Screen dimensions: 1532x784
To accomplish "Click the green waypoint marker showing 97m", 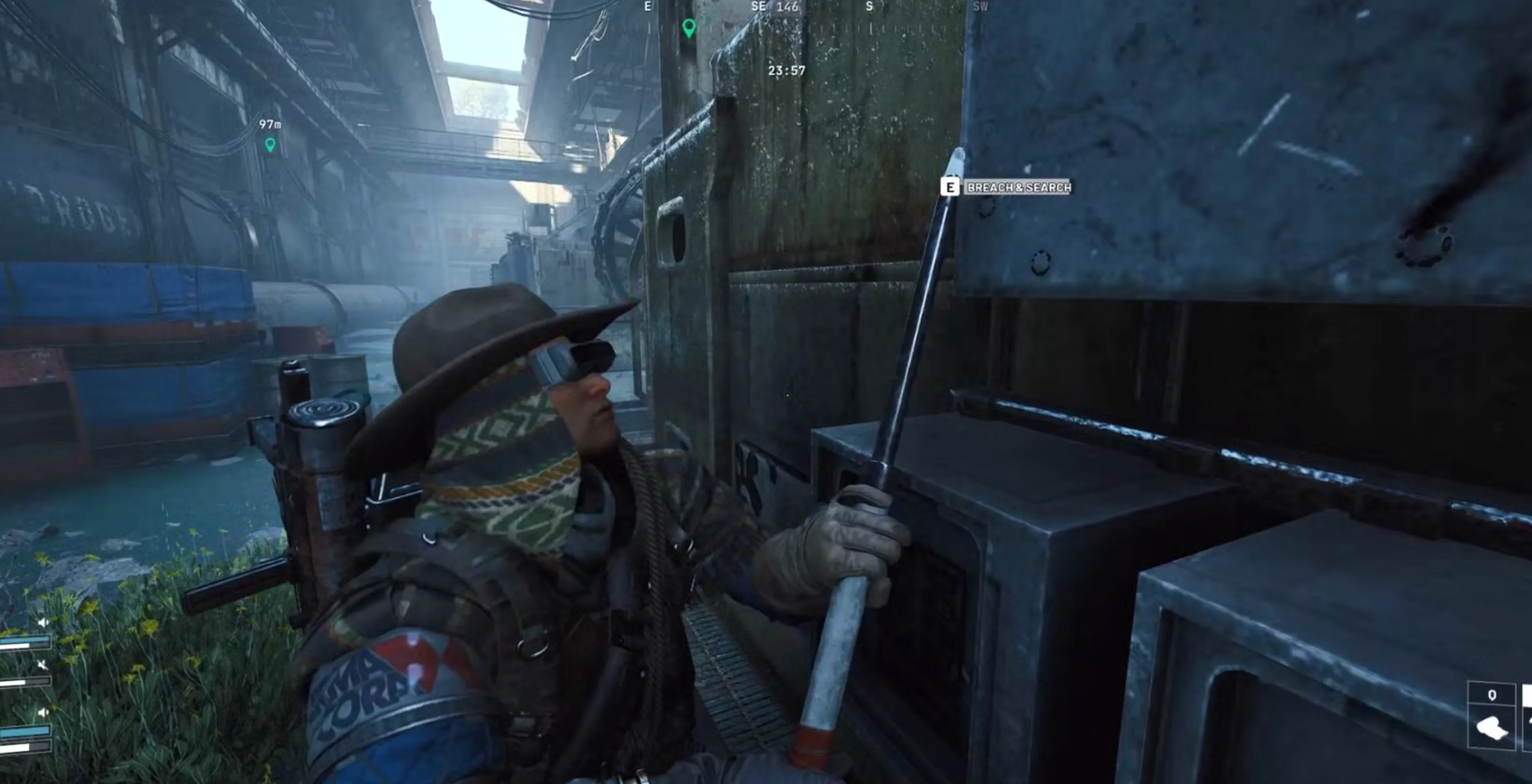I will pyautogui.click(x=270, y=145).
